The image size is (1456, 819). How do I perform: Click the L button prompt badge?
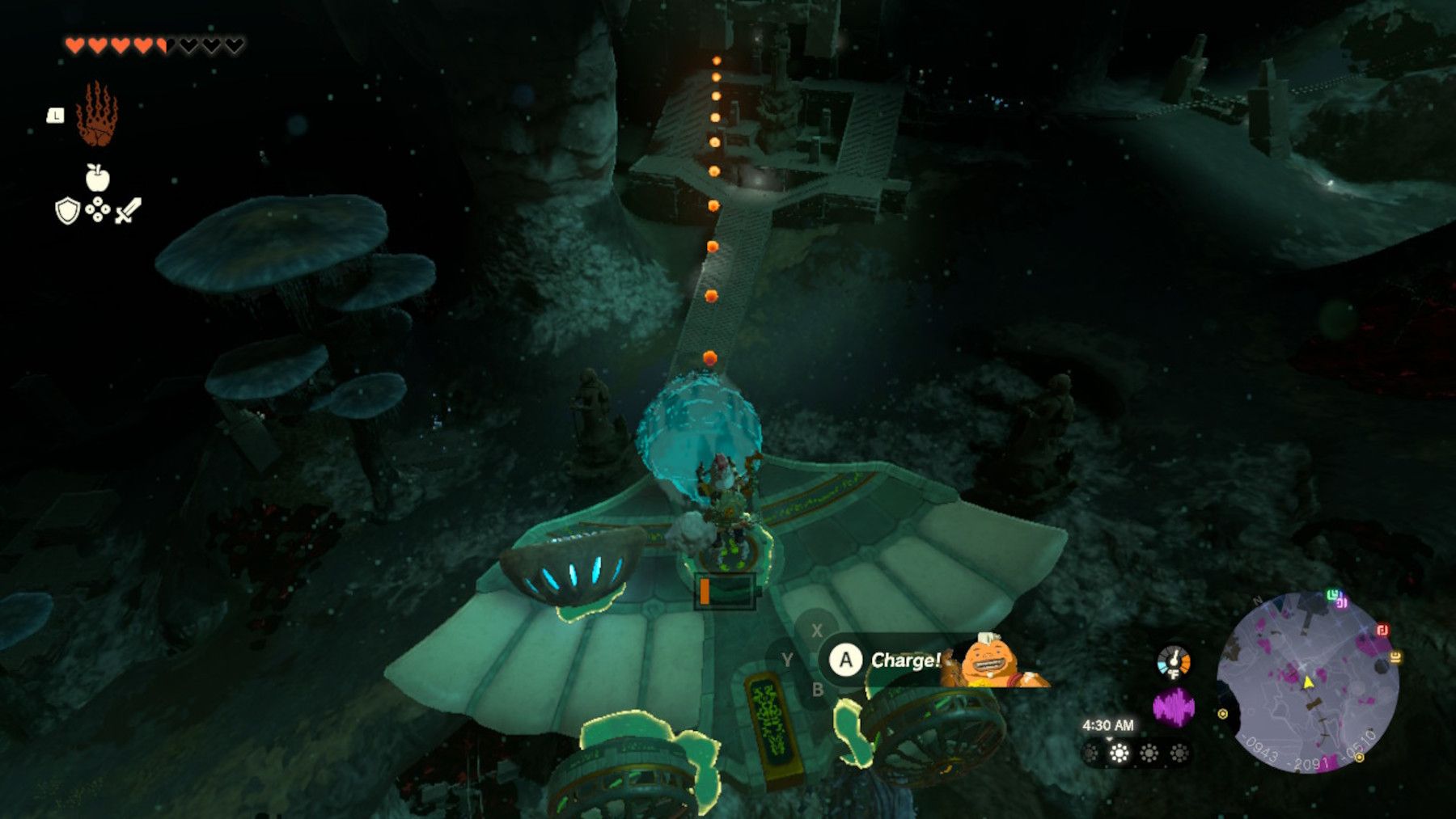coord(55,113)
